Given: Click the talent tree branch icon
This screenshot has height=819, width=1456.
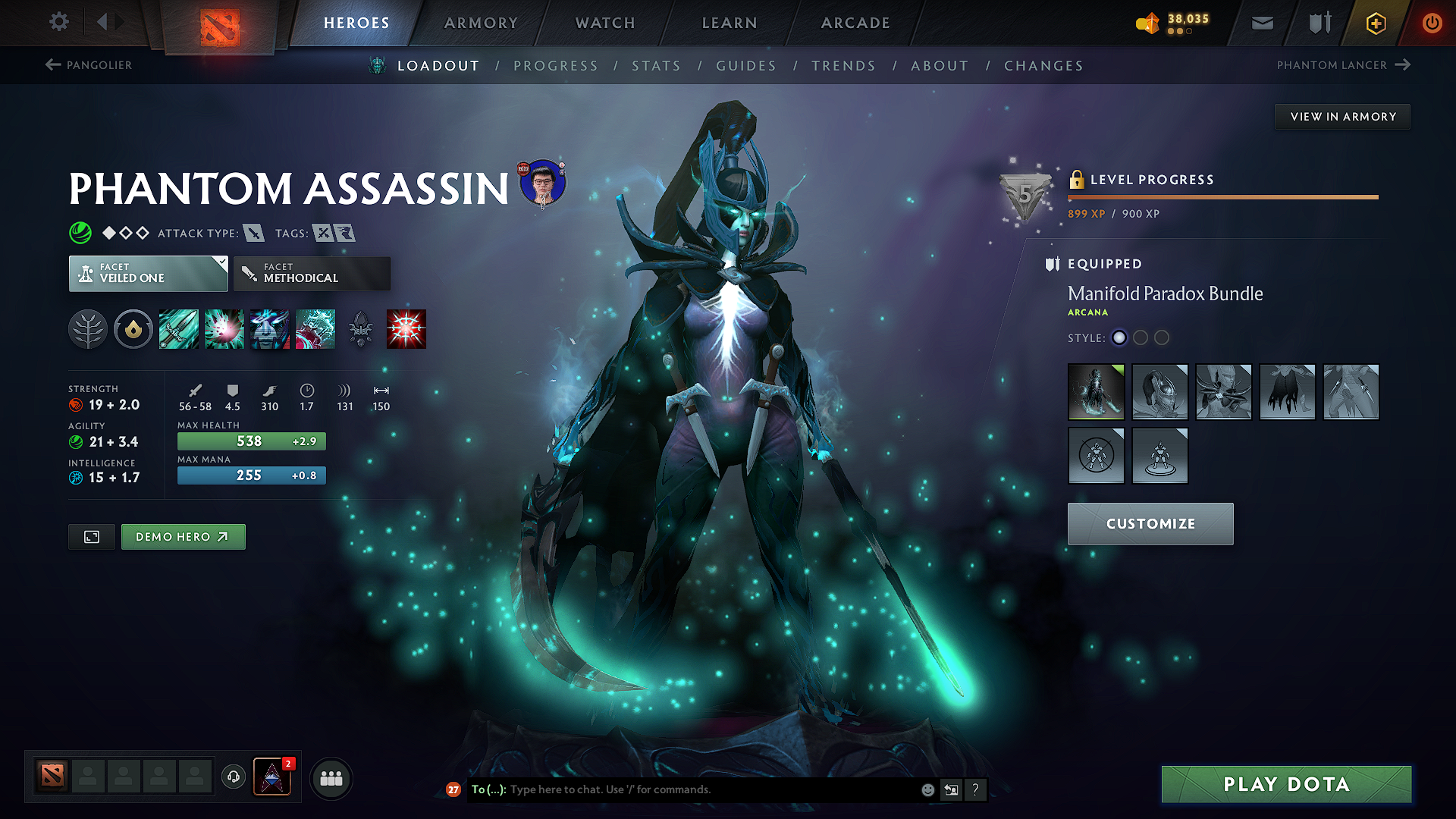Looking at the screenshot, I should point(89,328).
